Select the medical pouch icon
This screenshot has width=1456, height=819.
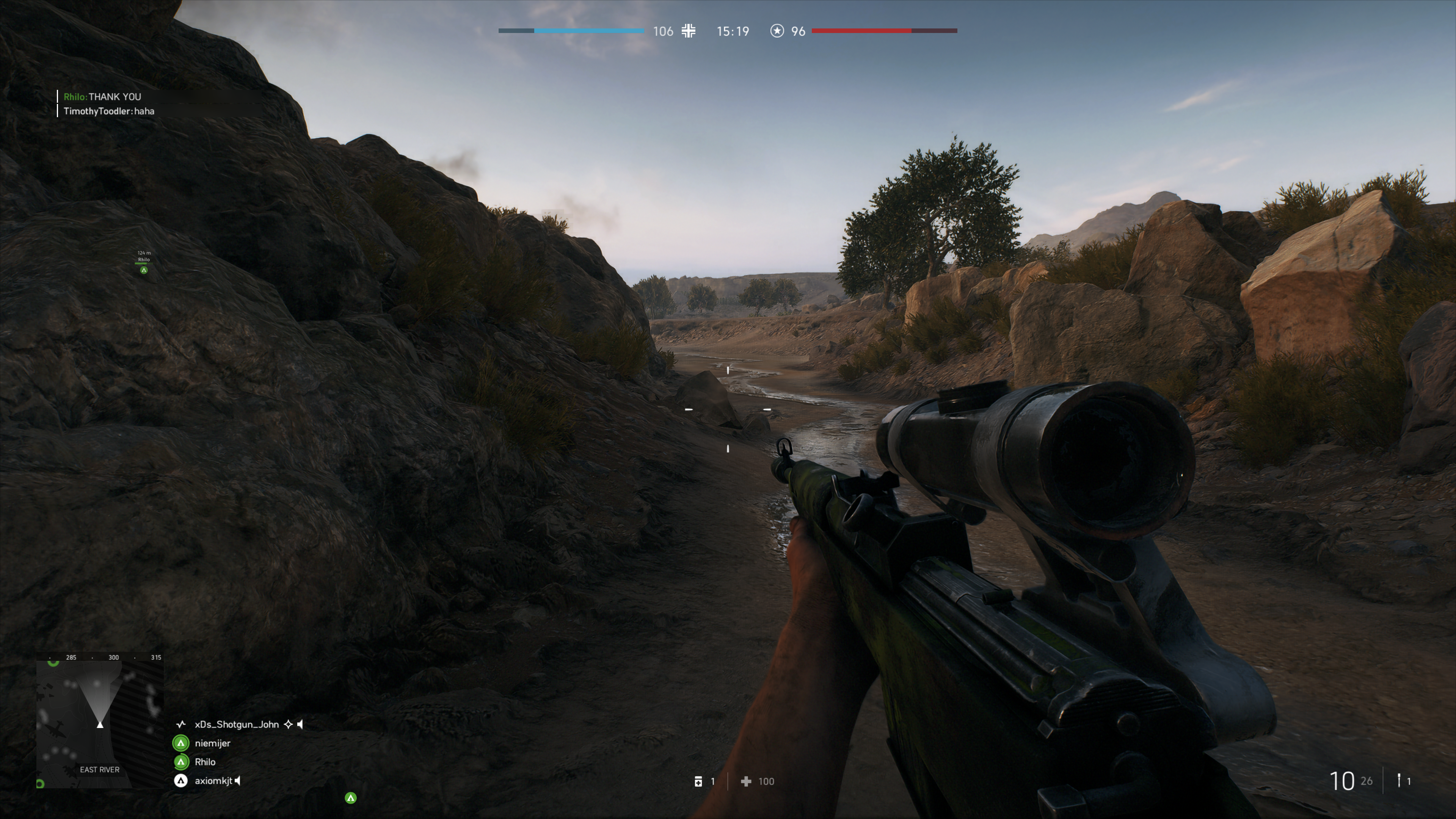click(698, 781)
